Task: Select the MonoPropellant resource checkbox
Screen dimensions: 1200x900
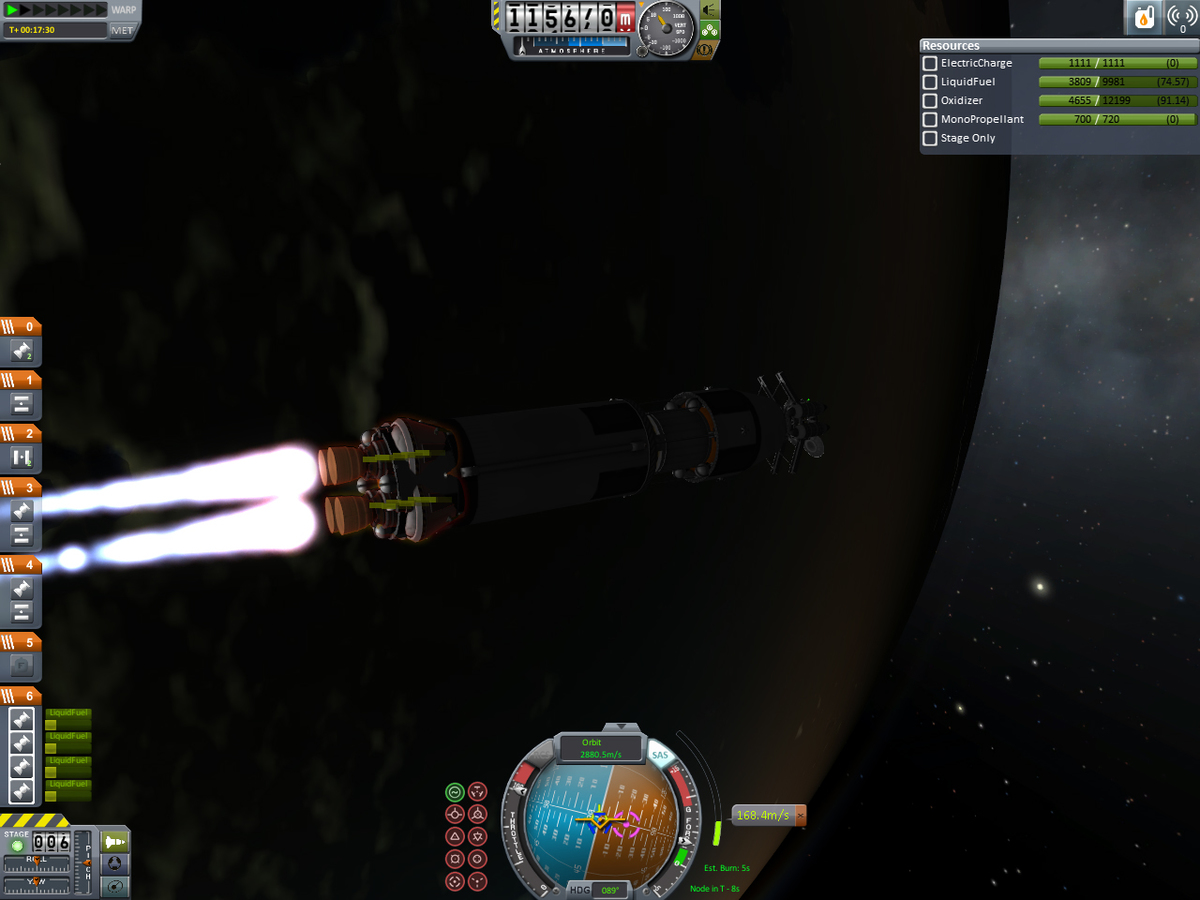Action: coord(930,120)
